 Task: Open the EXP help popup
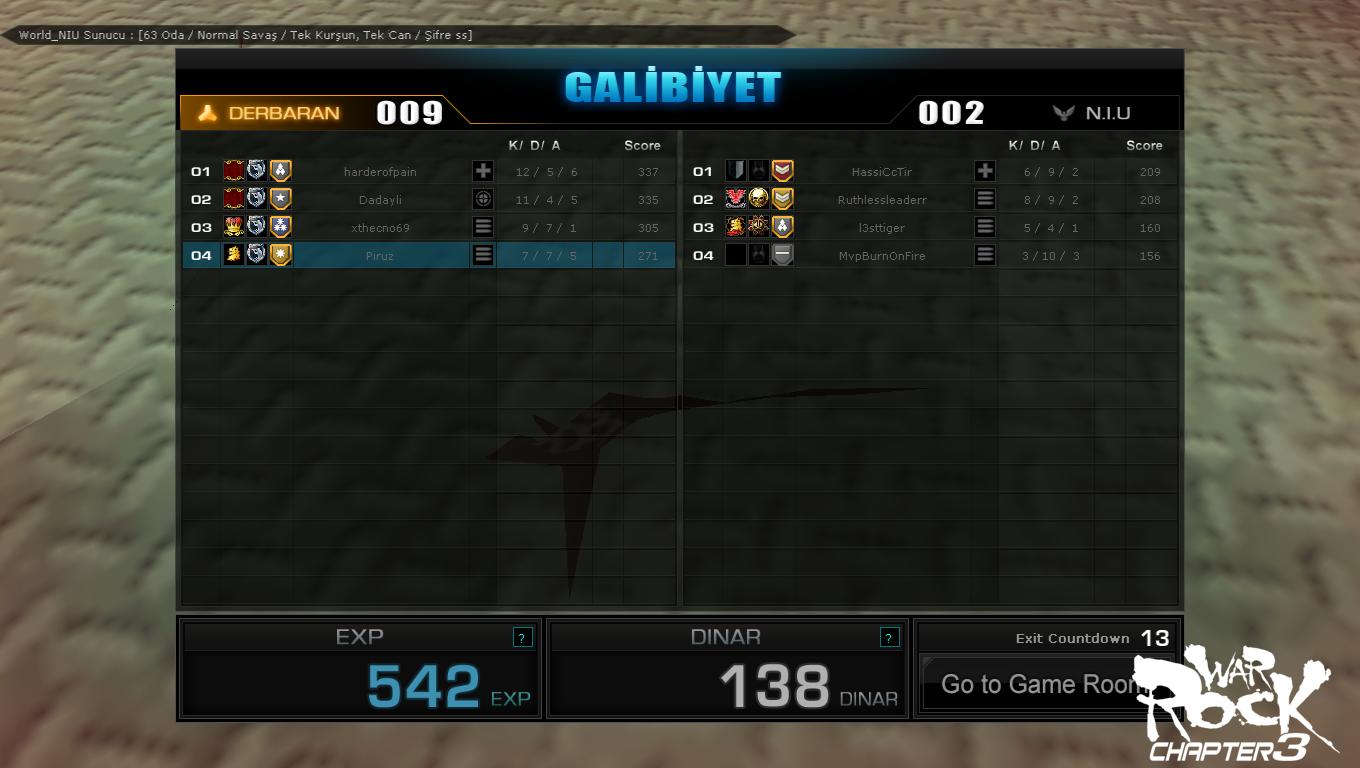tap(522, 637)
